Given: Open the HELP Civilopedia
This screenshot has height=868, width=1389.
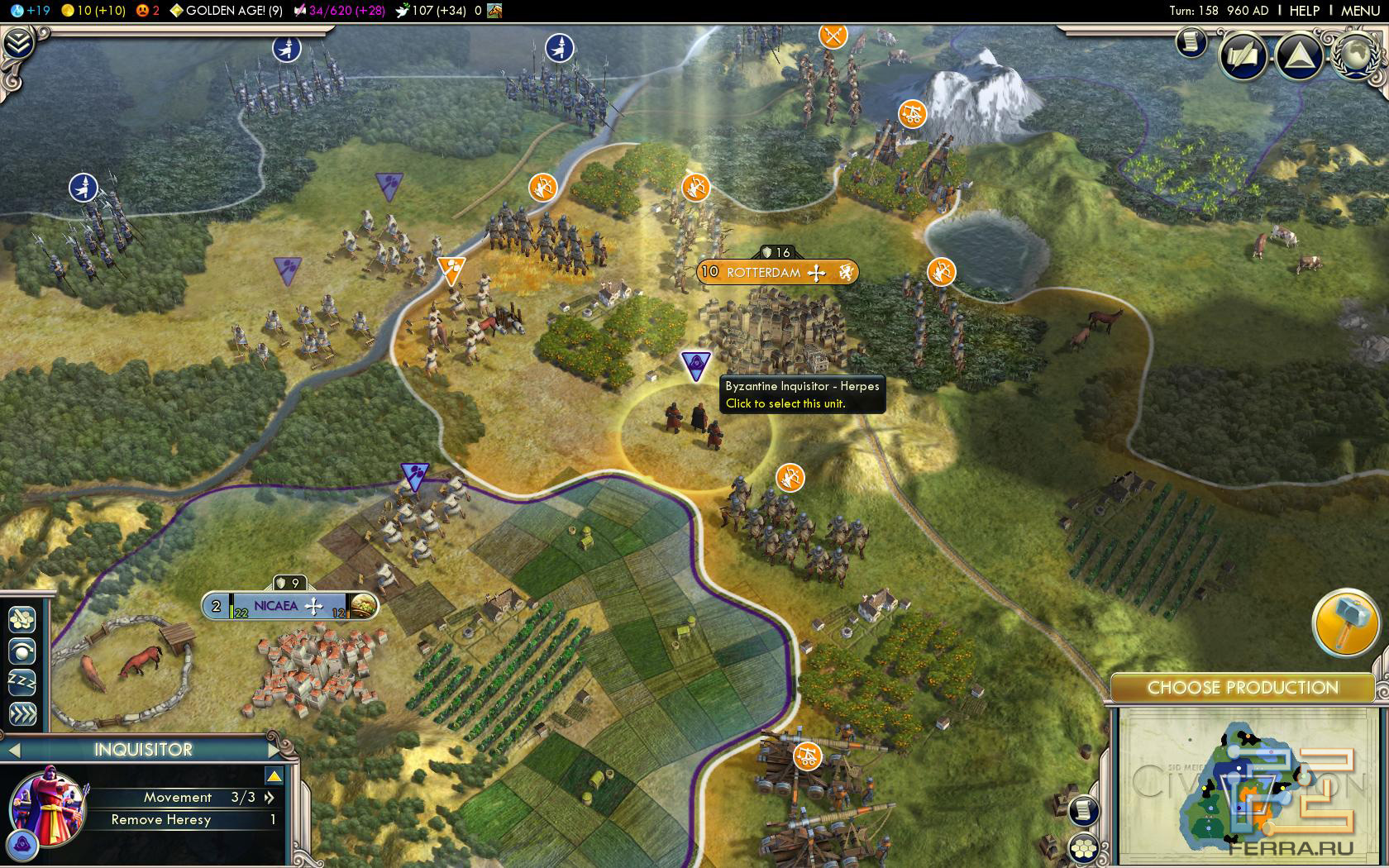Looking at the screenshot, I should [x=1305, y=11].
